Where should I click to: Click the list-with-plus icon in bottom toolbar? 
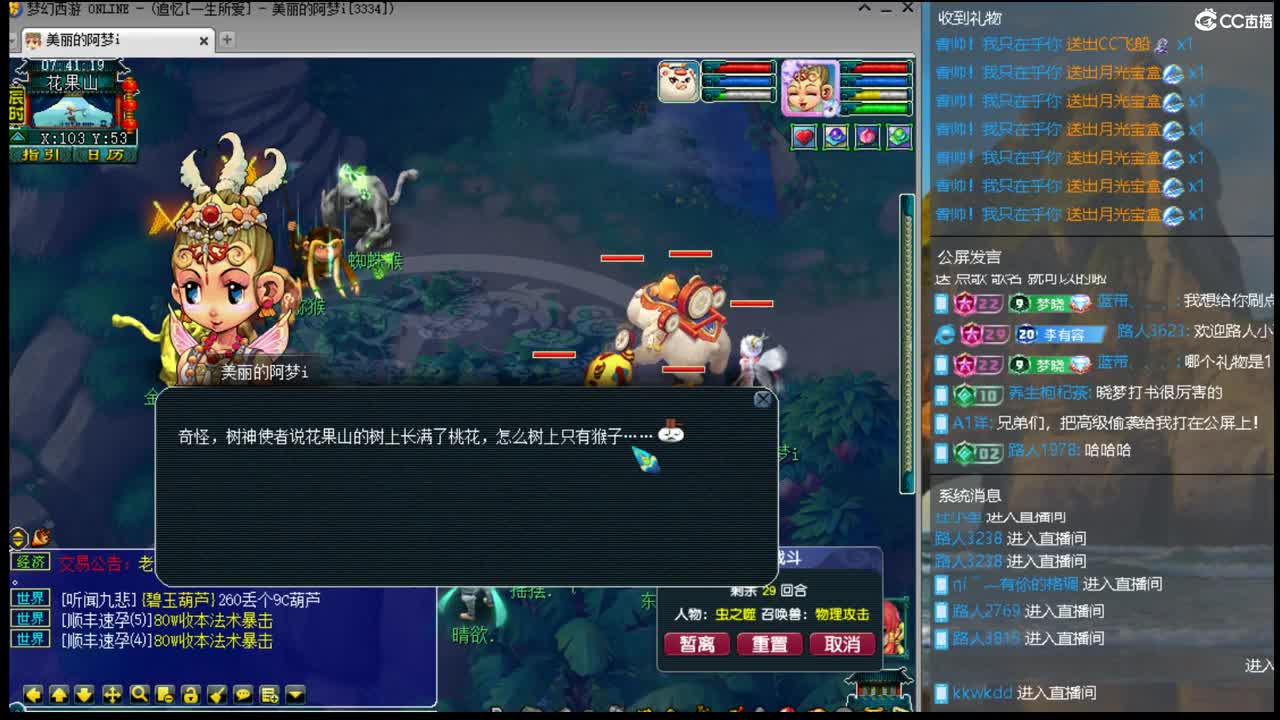[268, 694]
